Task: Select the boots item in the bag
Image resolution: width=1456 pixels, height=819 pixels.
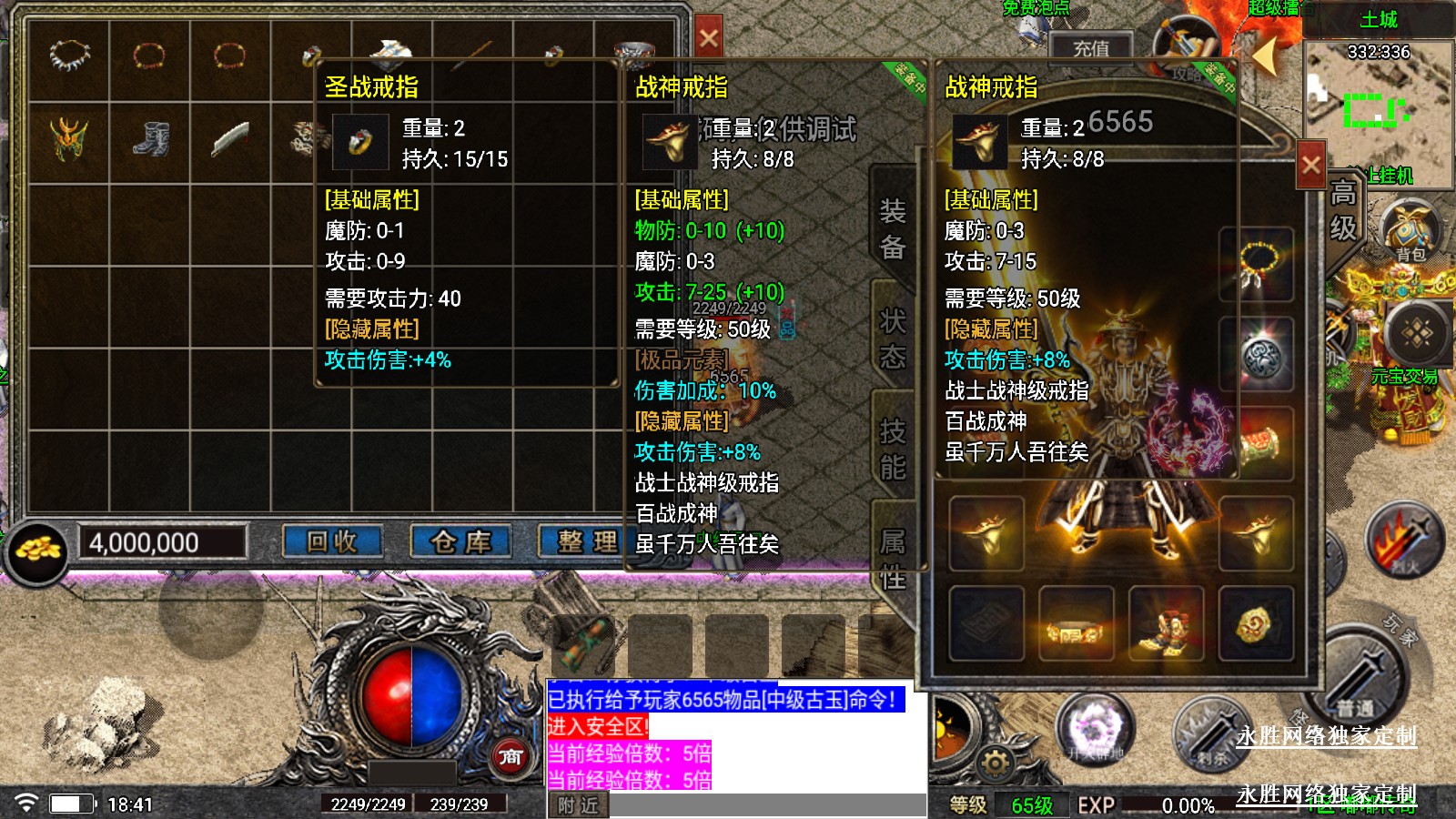Action: (150, 139)
